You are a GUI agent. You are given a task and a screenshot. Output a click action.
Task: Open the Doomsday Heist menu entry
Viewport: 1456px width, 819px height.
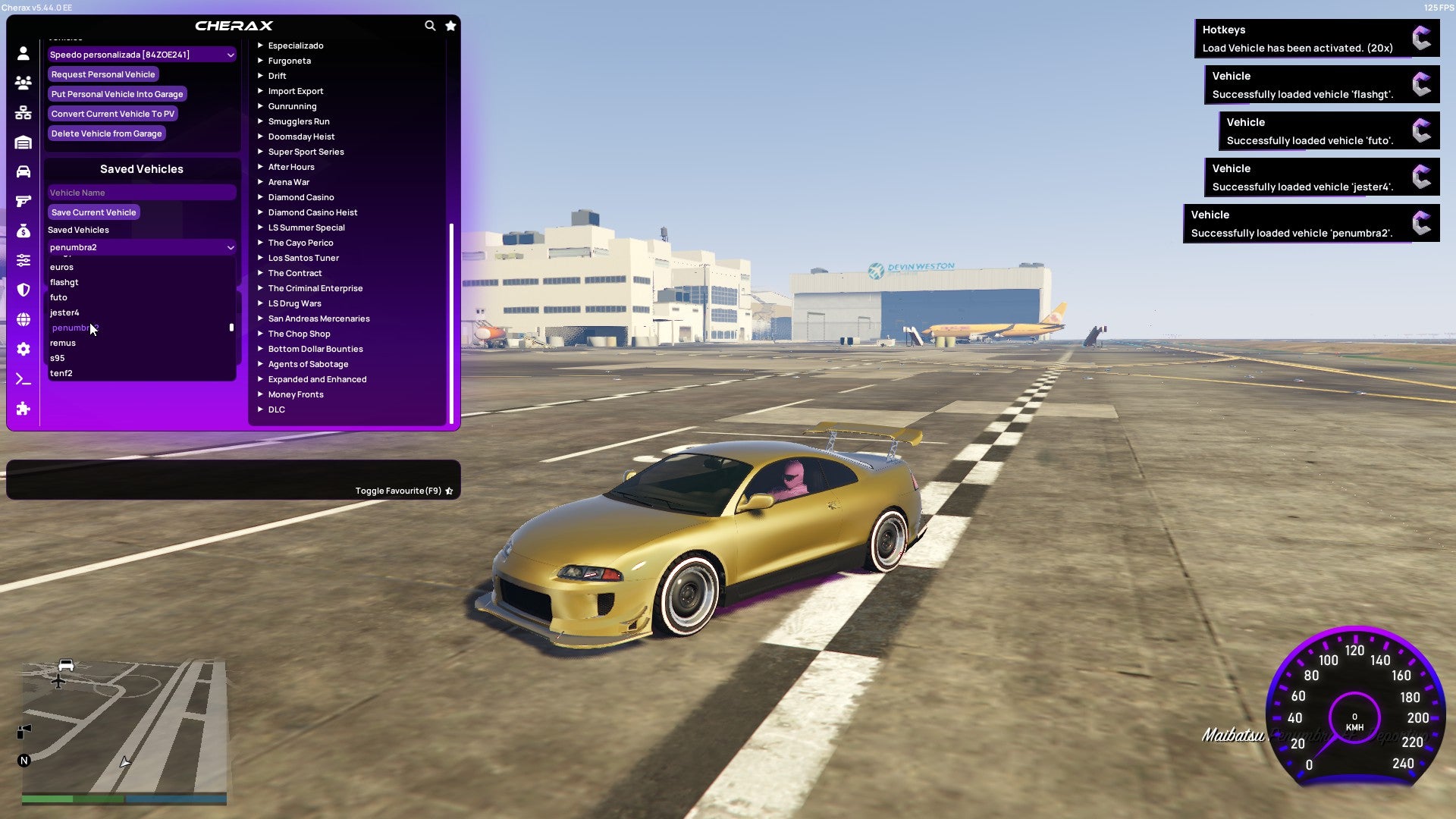[x=300, y=136]
